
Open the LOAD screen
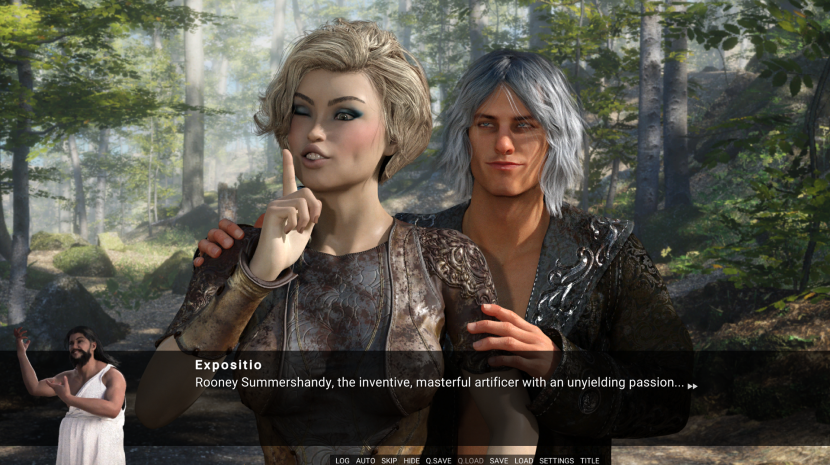(x=524, y=461)
